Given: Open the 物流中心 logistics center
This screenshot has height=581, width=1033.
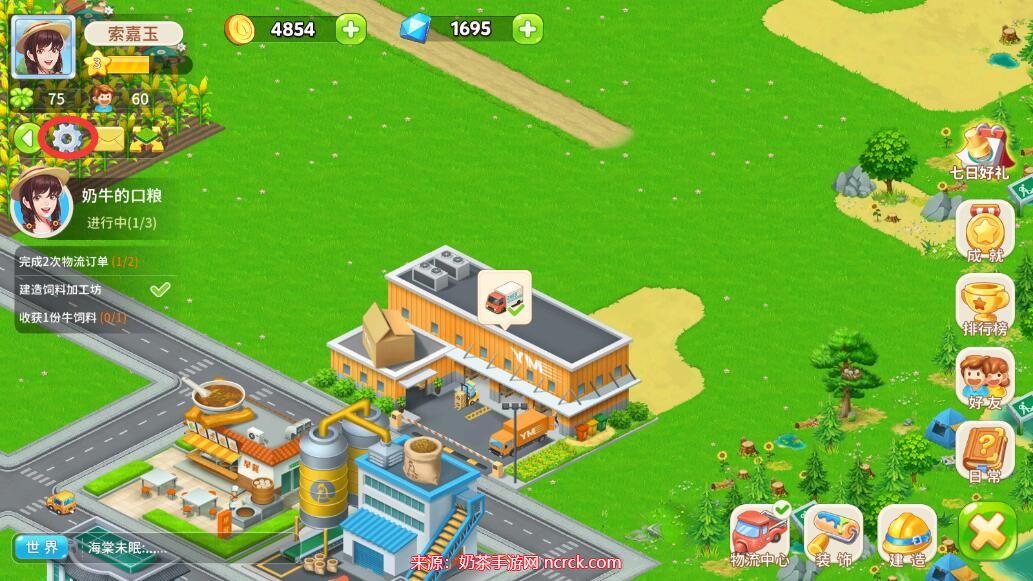Looking at the screenshot, I should (759, 534).
